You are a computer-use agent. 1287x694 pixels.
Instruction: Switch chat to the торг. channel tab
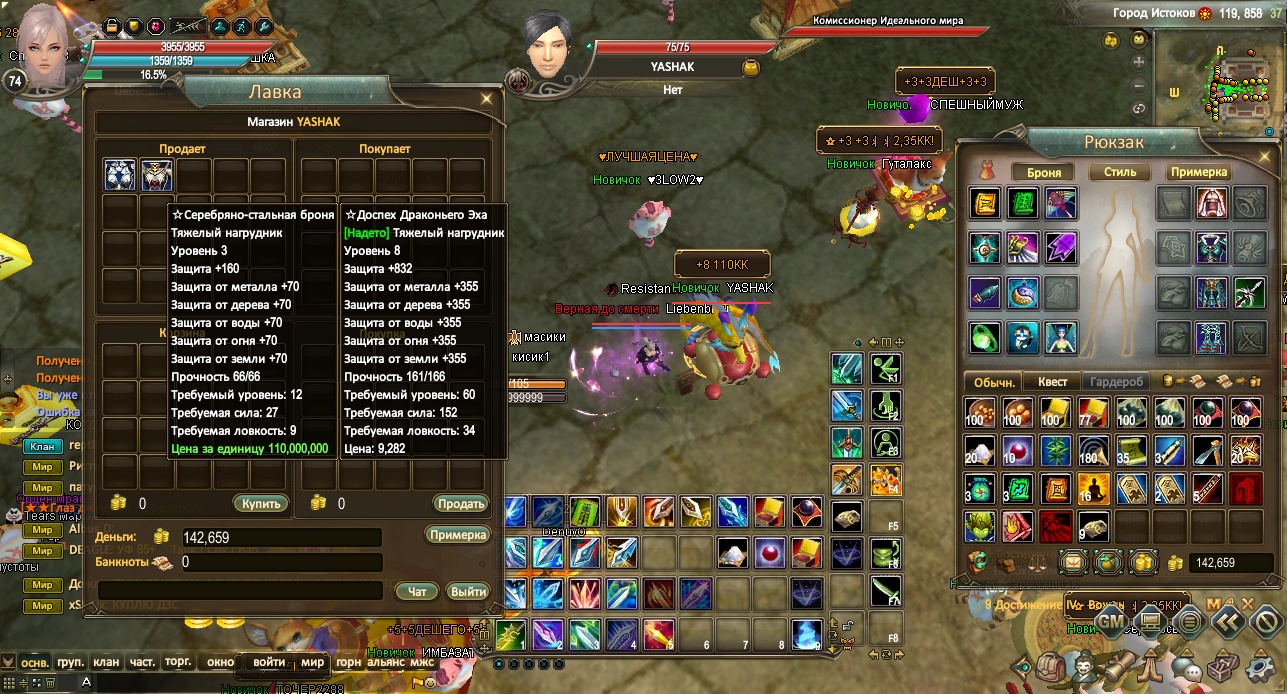177,662
